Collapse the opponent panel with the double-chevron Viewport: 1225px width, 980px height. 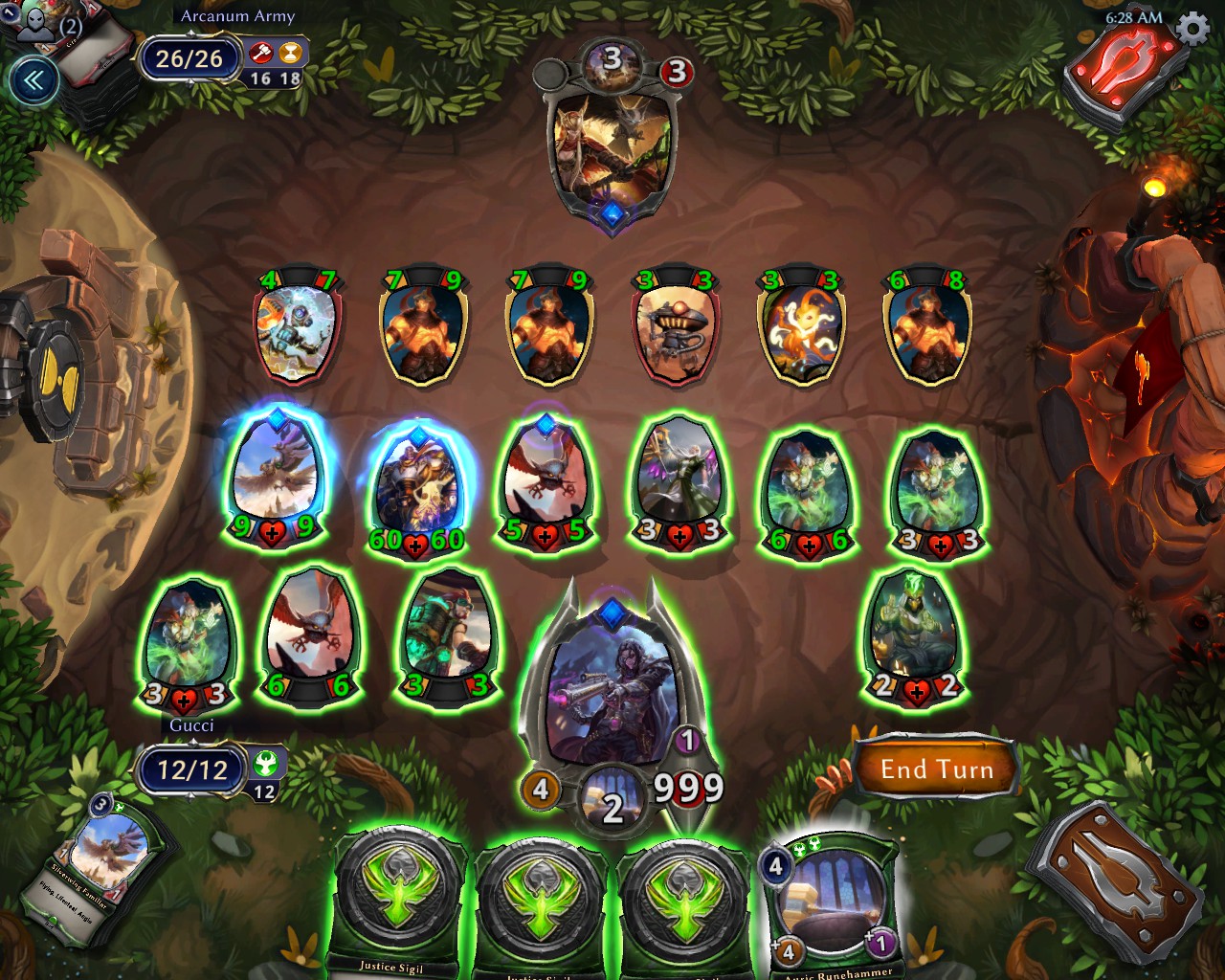click(34, 78)
